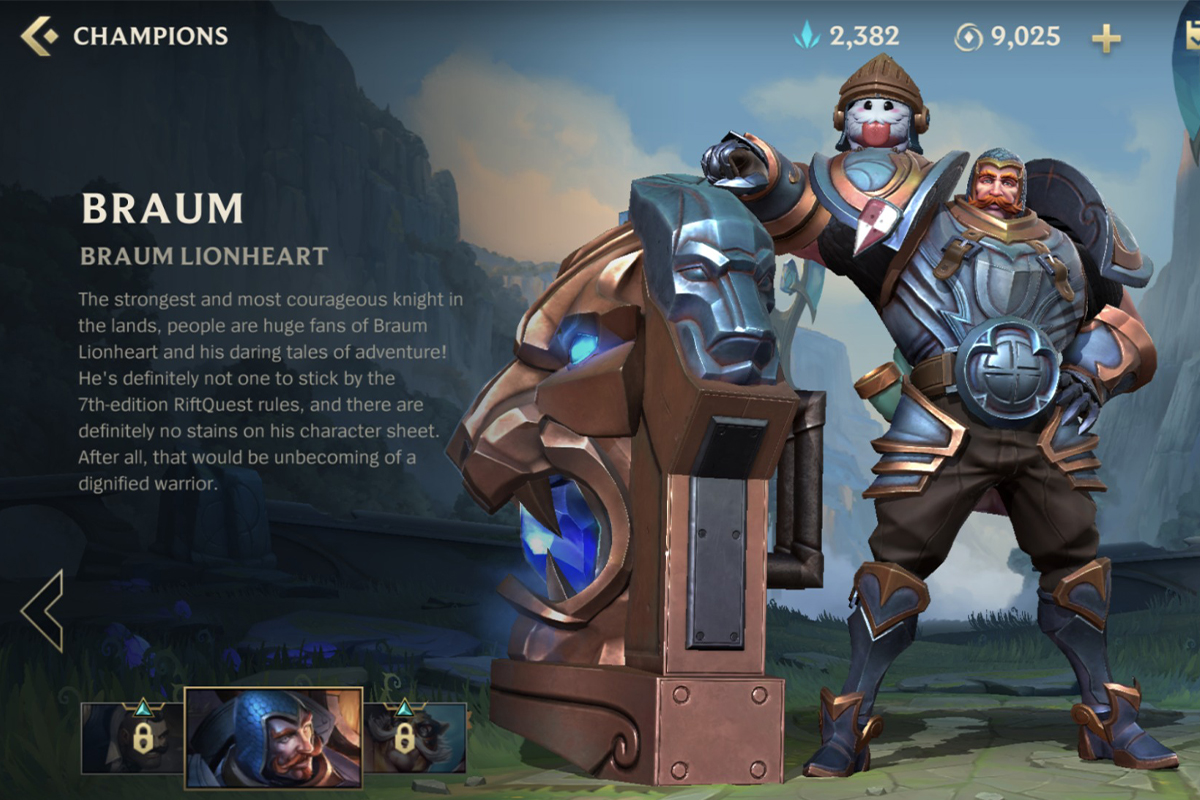
Task: Add more currency with the plus button
Action: click(1105, 39)
